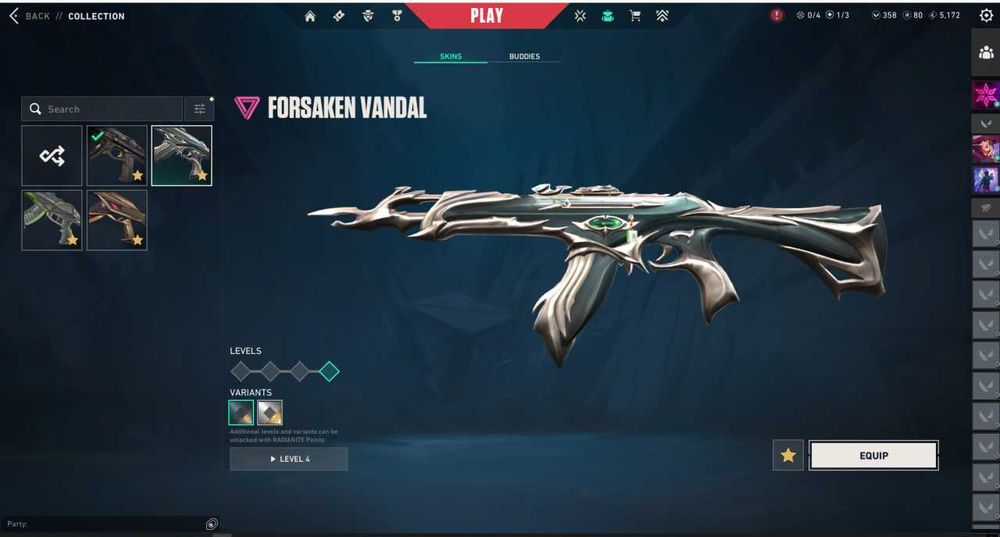
Task: Open the shopping cart store icon
Action: tap(634, 16)
